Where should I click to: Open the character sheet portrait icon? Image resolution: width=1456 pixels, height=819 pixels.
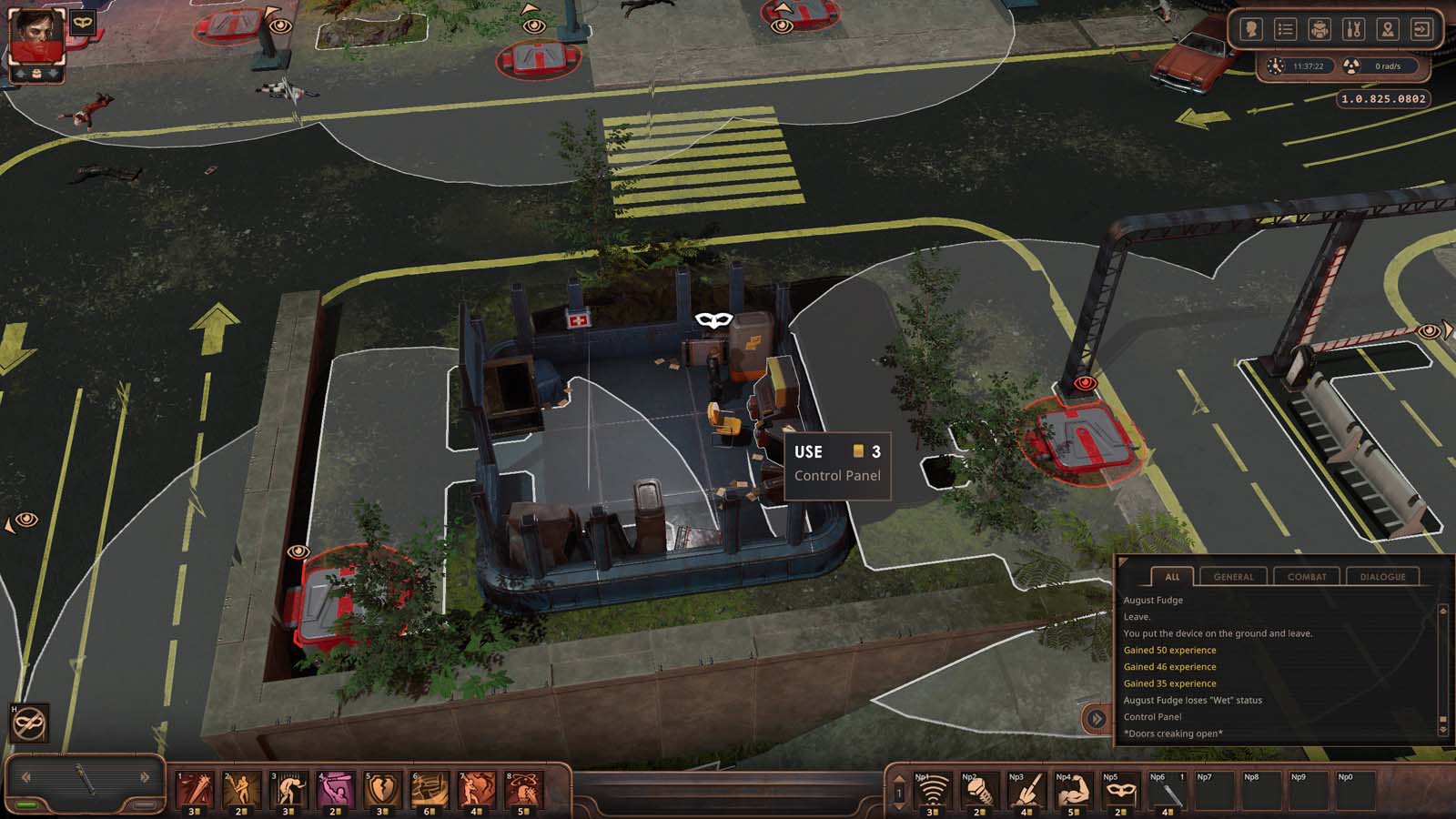pos(1251,29)
